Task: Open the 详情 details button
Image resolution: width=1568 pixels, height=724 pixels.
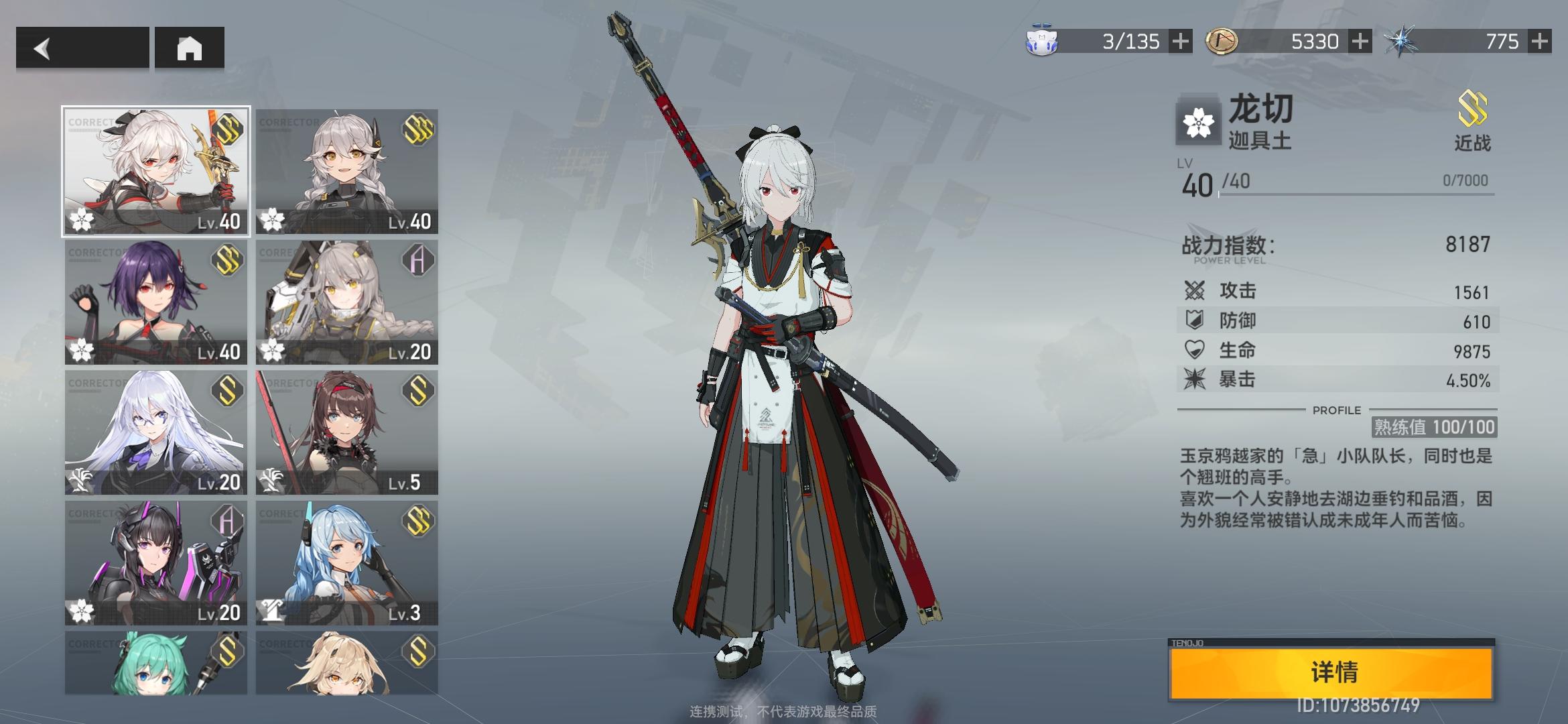Action: pos(1332,672)
